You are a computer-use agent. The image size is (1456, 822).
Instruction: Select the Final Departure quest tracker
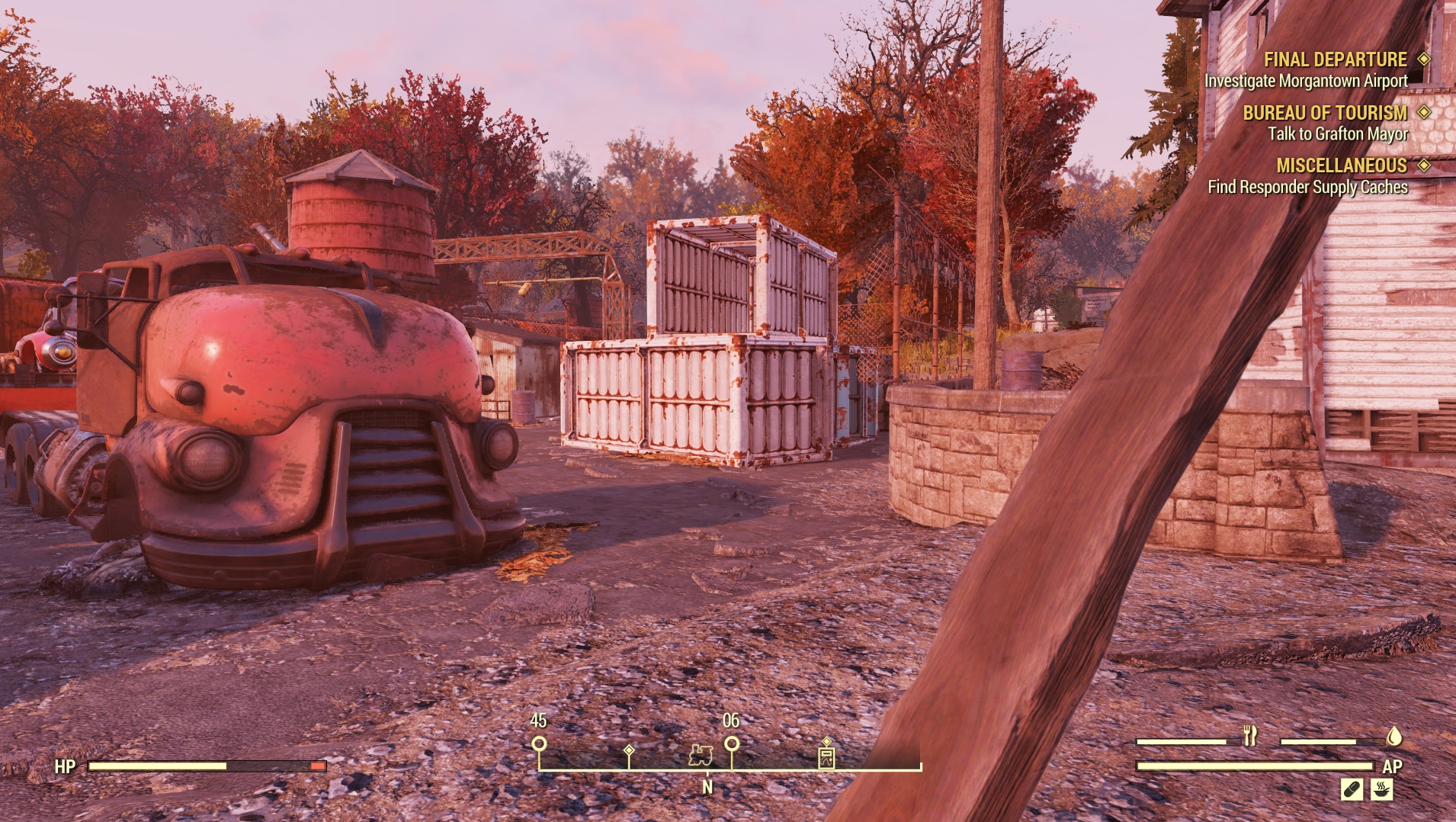pyautogui.click(x=1335, y=59)
